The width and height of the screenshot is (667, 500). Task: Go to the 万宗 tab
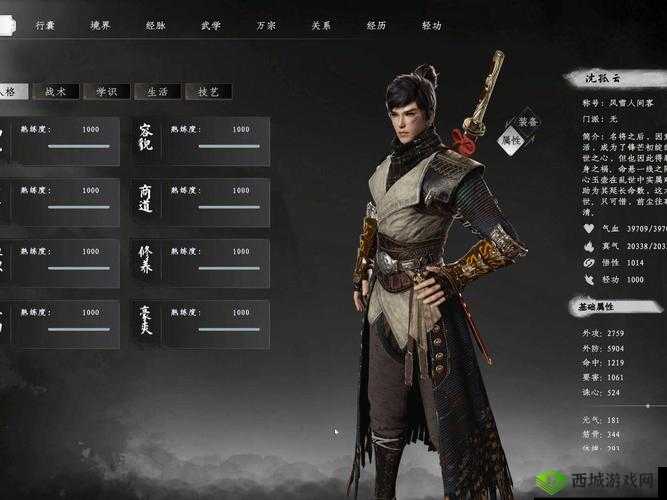click(266, 25)
